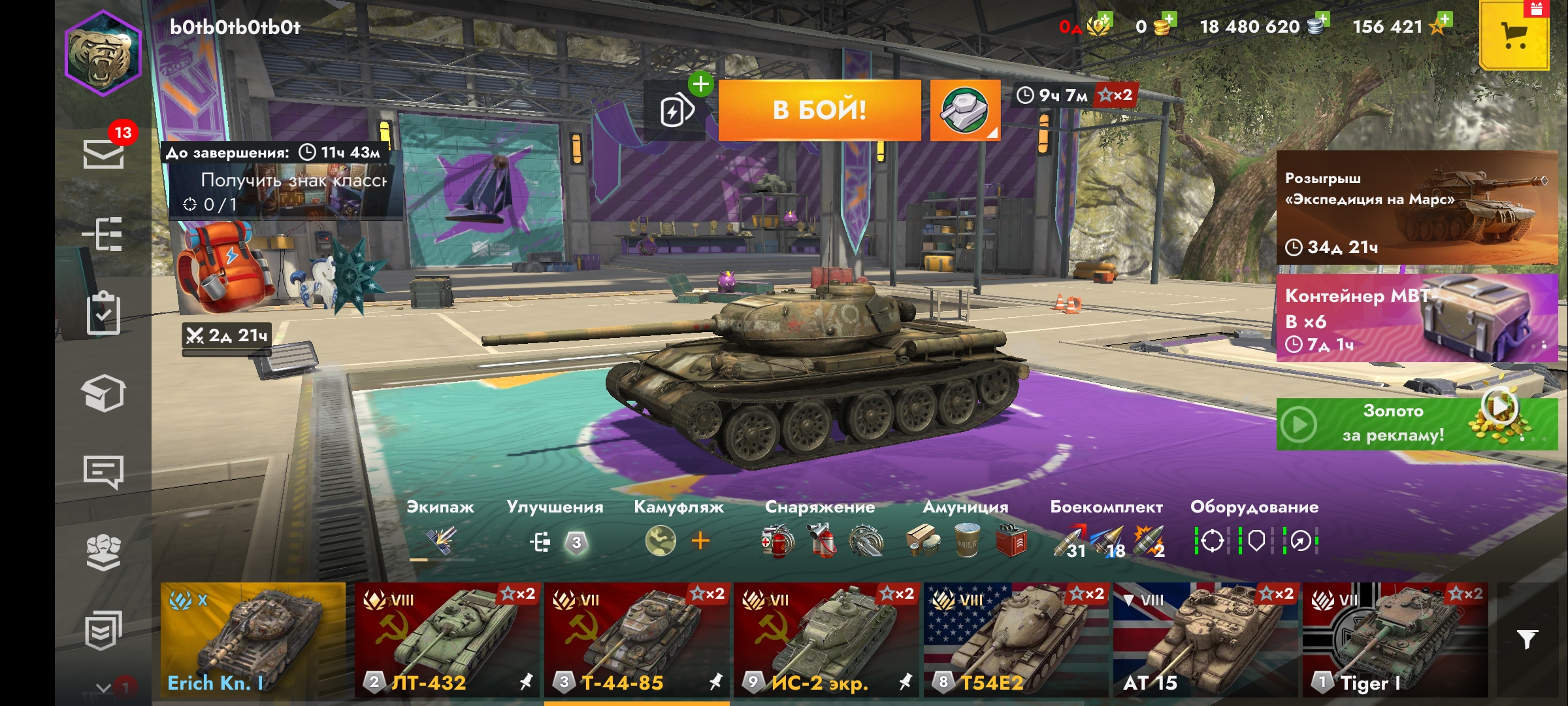Watch an ad for gold (Золото за рекламу)
Viewport: 1568px width, 706px height.
1416,424
